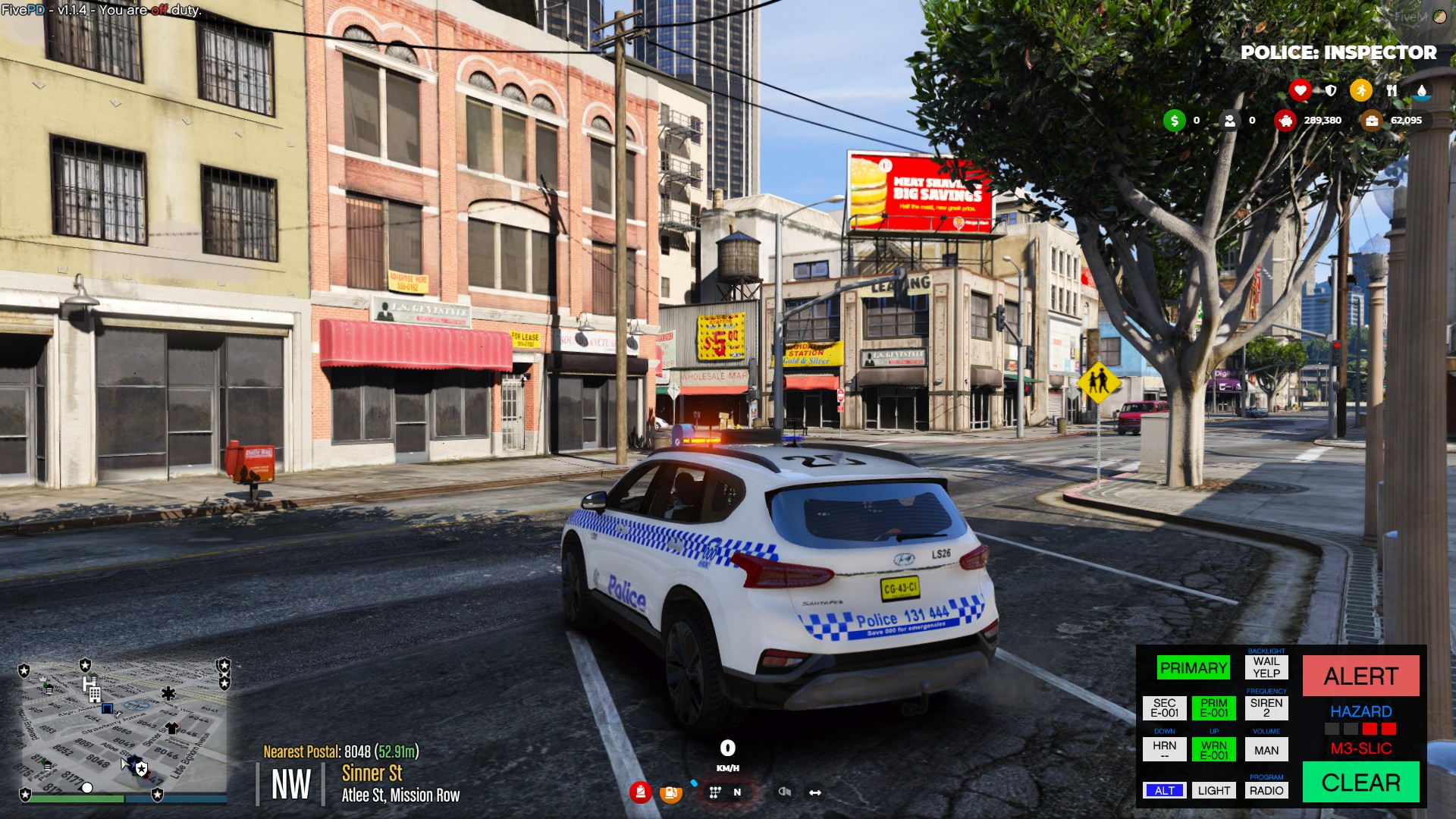Screen dimensions: 1456x819
Task: Toggle the WAIL YELP siren backlight
Action: 1268,668
